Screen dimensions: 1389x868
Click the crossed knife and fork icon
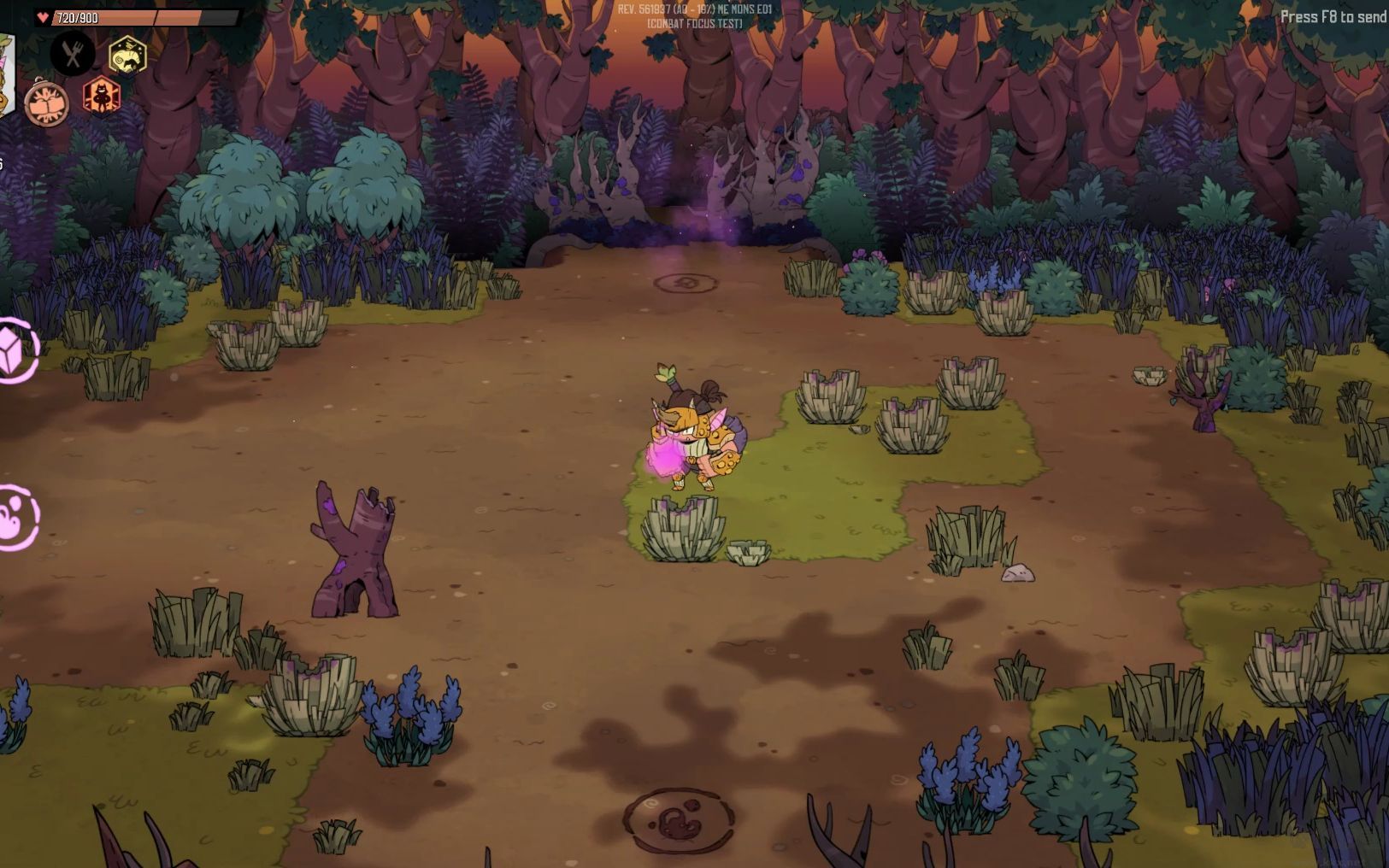73,54
